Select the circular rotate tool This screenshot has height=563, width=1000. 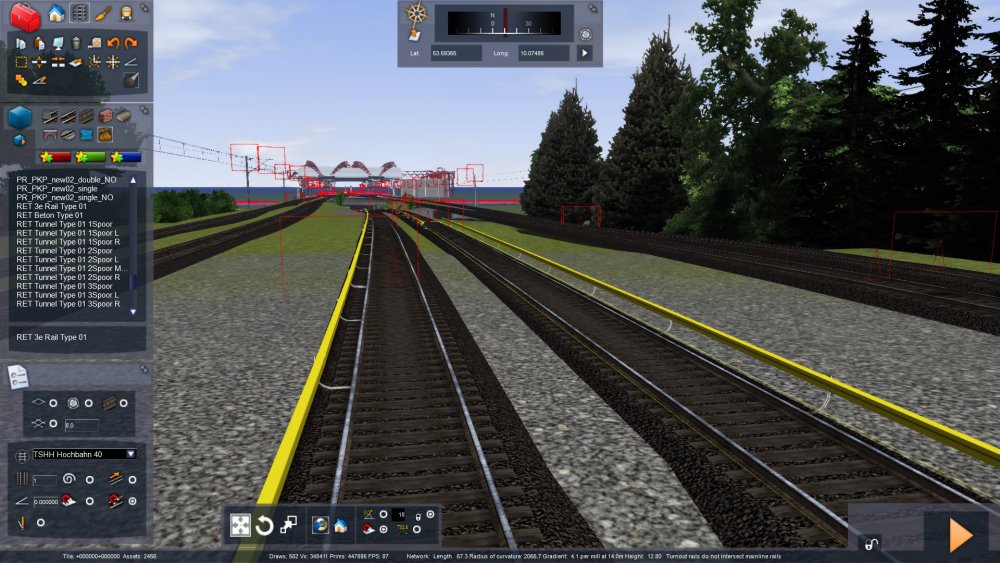[x=264, y=525]
